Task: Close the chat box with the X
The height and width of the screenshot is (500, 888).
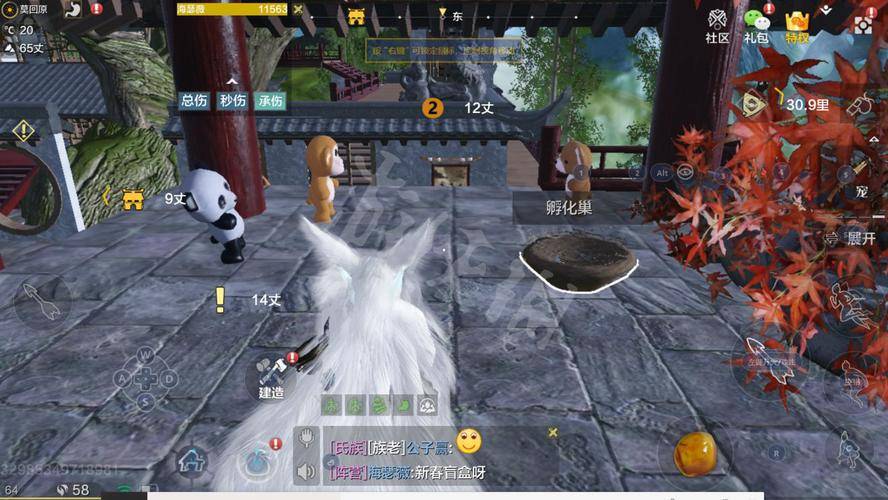Action: (x=552, y=433)
